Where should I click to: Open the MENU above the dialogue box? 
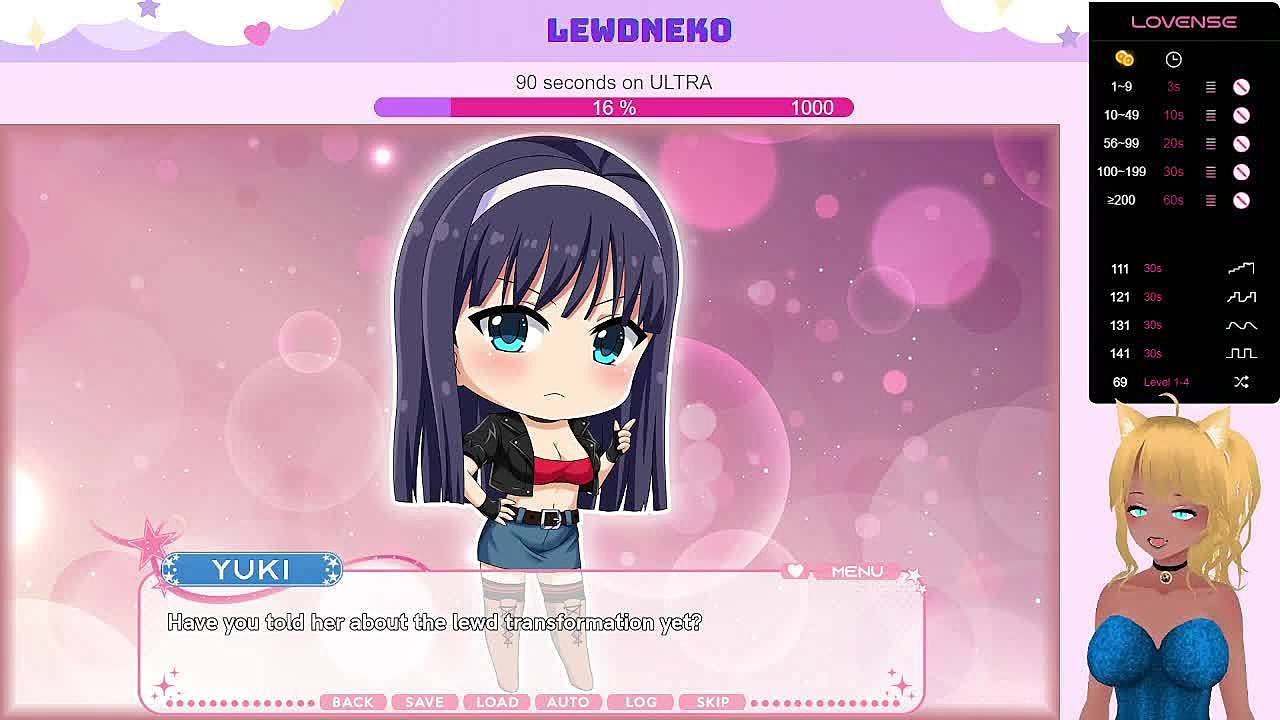[x=857, y=571]
